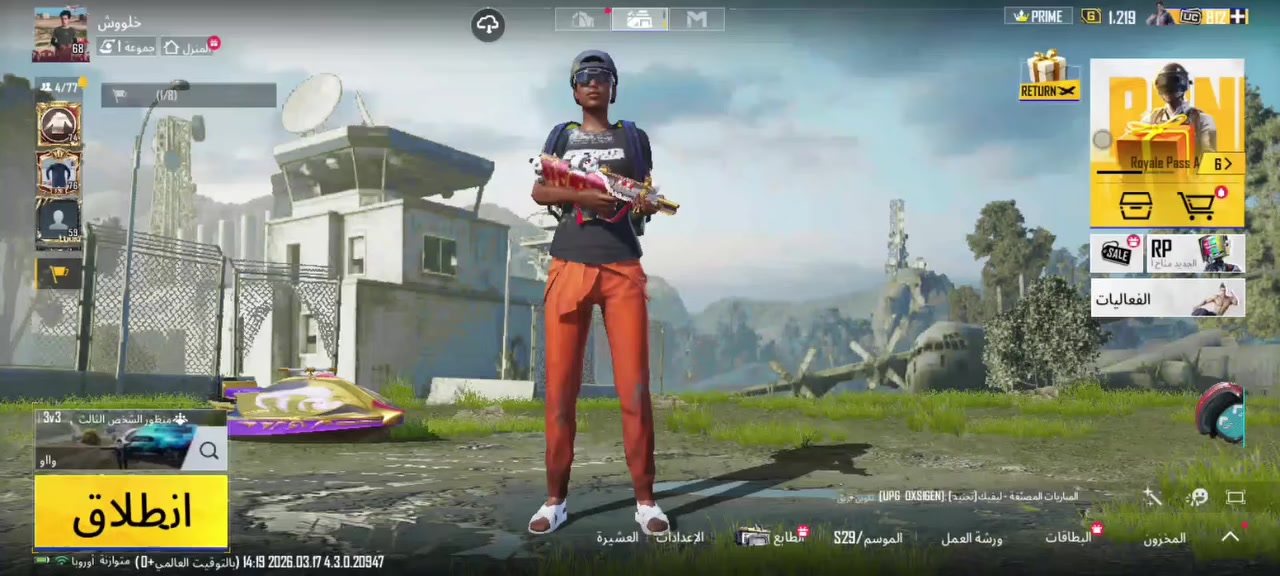Open the player profile avatar
Image resolution: width=1280 pixels, height=576 pixels.
pos(60,35)
